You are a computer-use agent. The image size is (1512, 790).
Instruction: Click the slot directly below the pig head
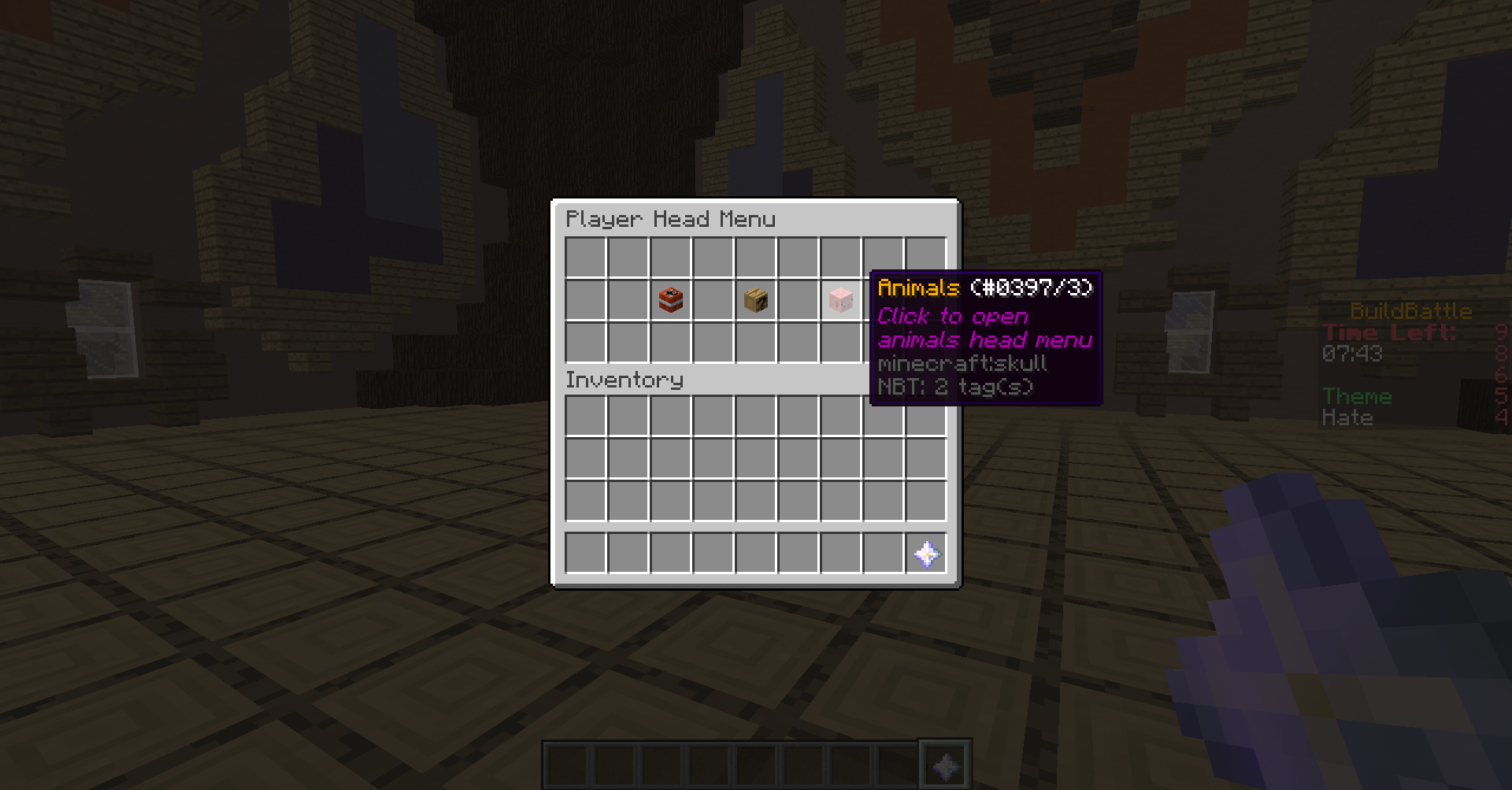click(x=839, y=342)
